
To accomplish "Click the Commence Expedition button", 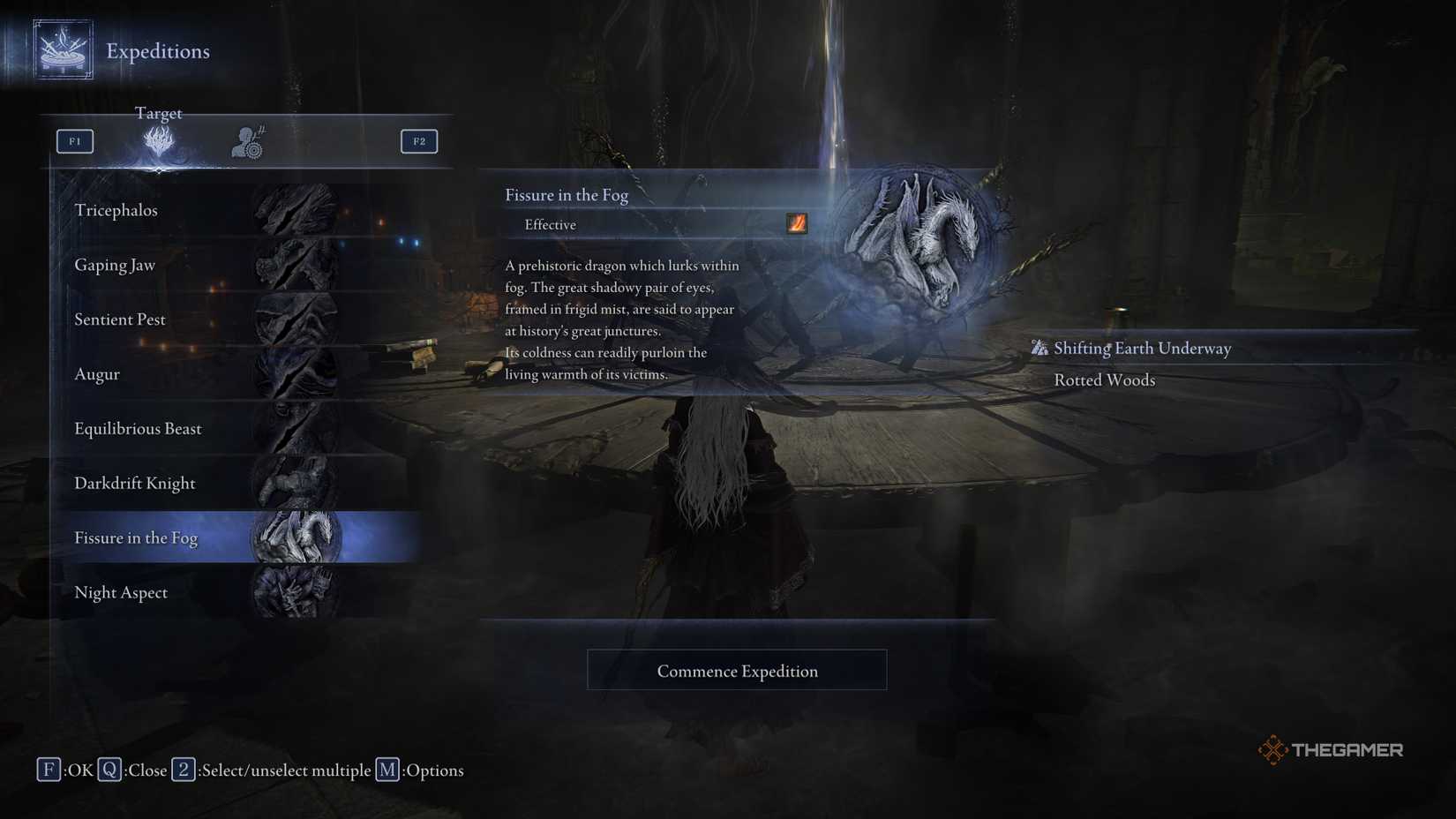I will pyautogui.click(x=737, y=670).
